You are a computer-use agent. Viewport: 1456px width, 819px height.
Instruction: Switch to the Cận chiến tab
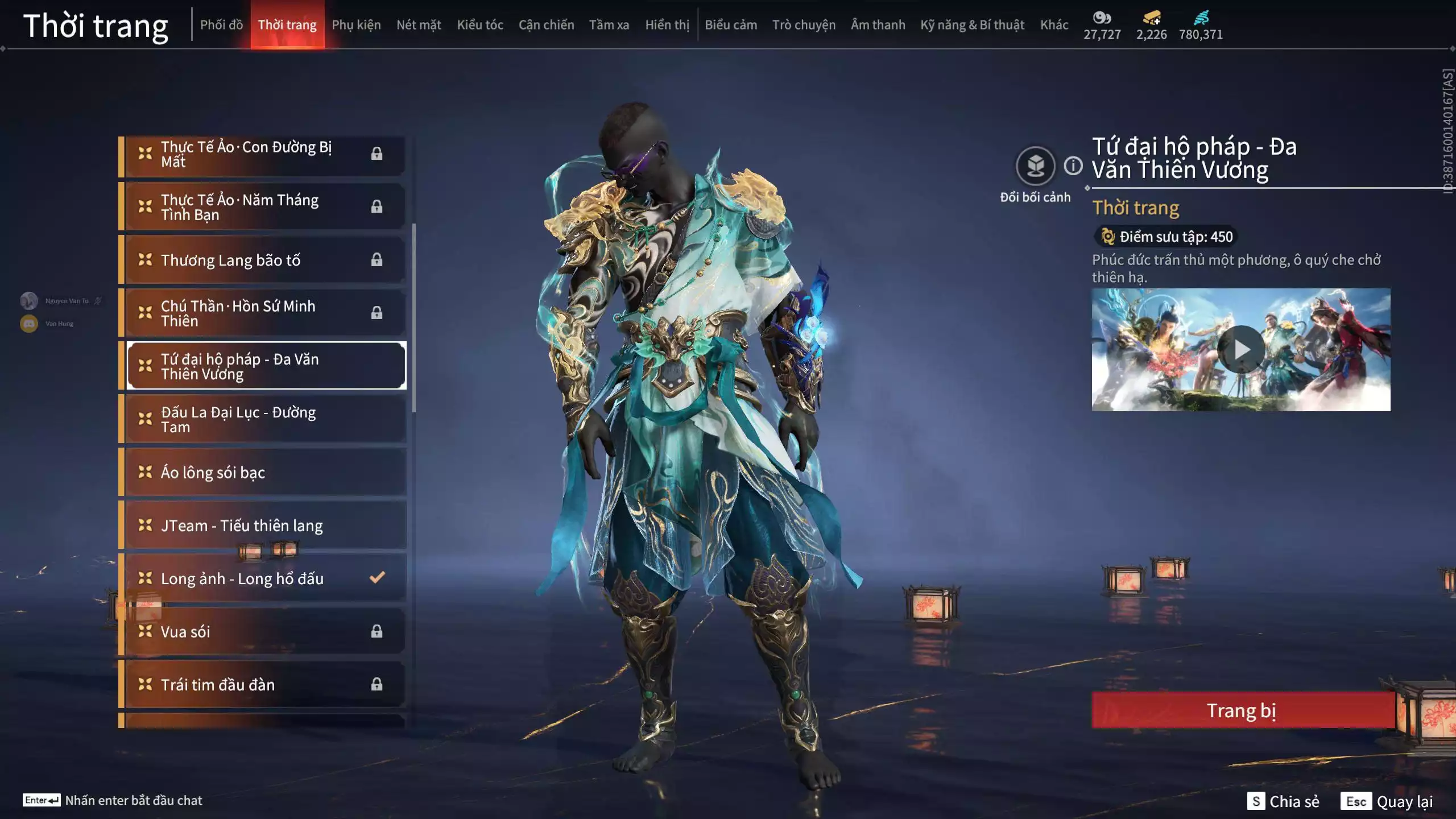point(546,24)
